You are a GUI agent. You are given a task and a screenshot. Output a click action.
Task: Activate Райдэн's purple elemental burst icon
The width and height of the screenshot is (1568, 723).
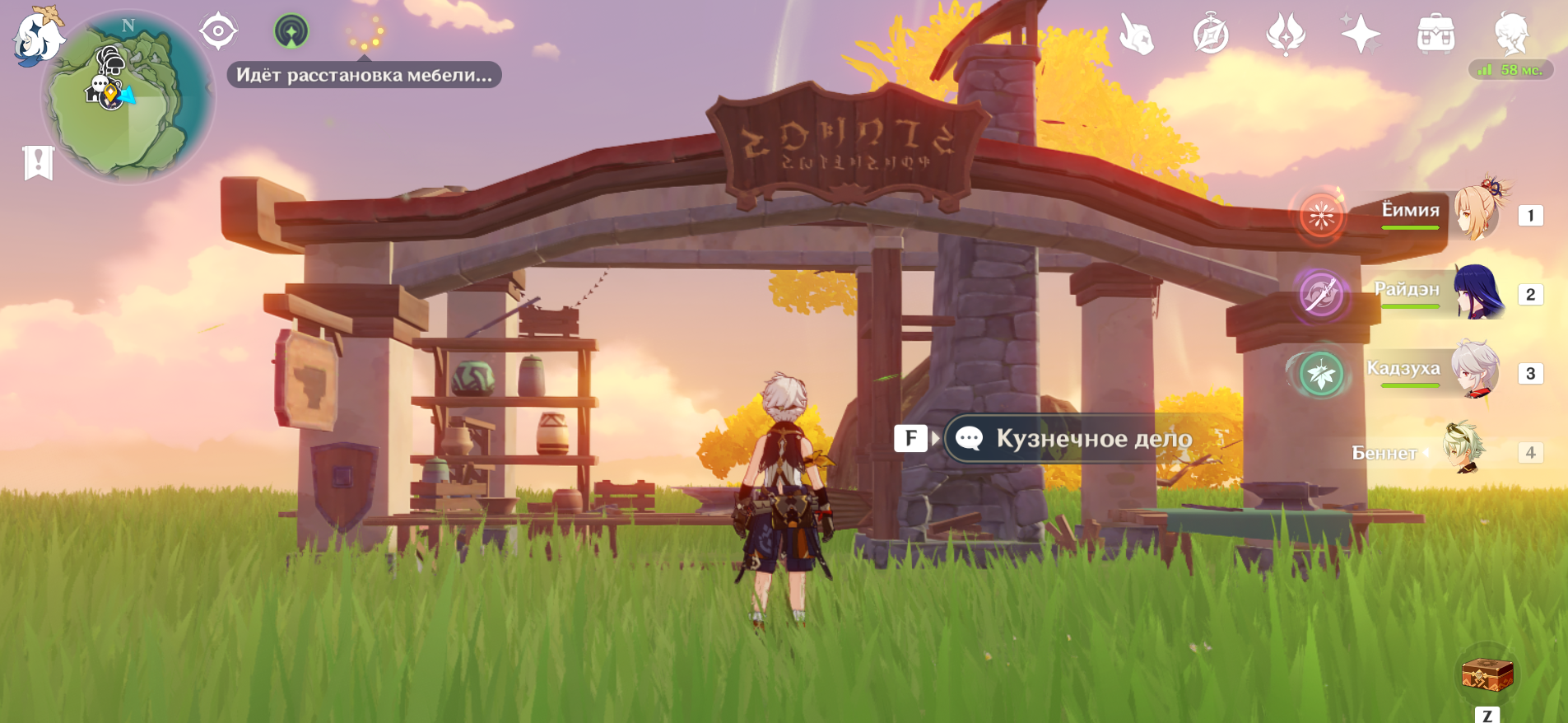pos(1321,295)
